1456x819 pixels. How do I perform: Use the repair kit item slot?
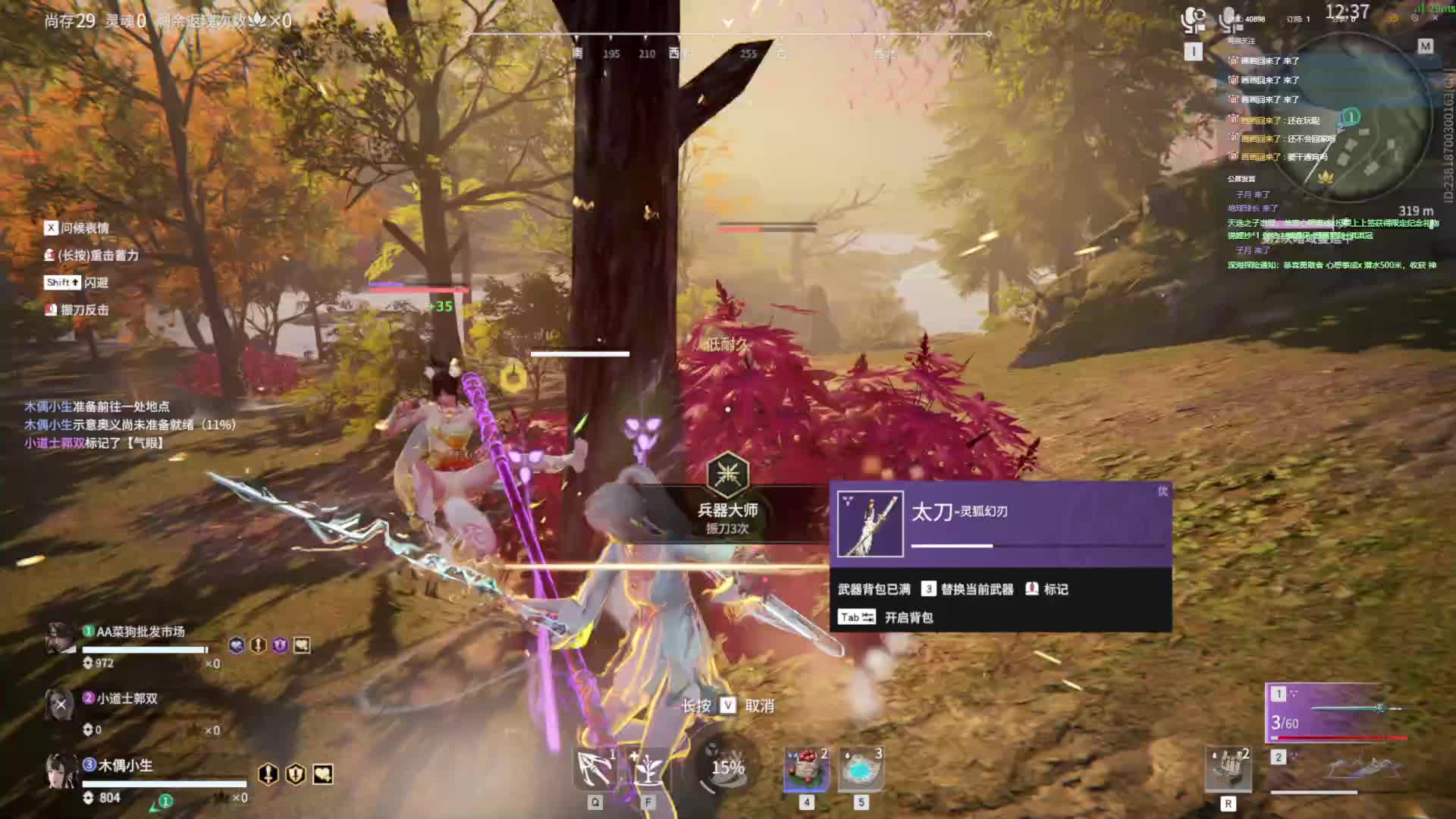tap(1228, 769)
